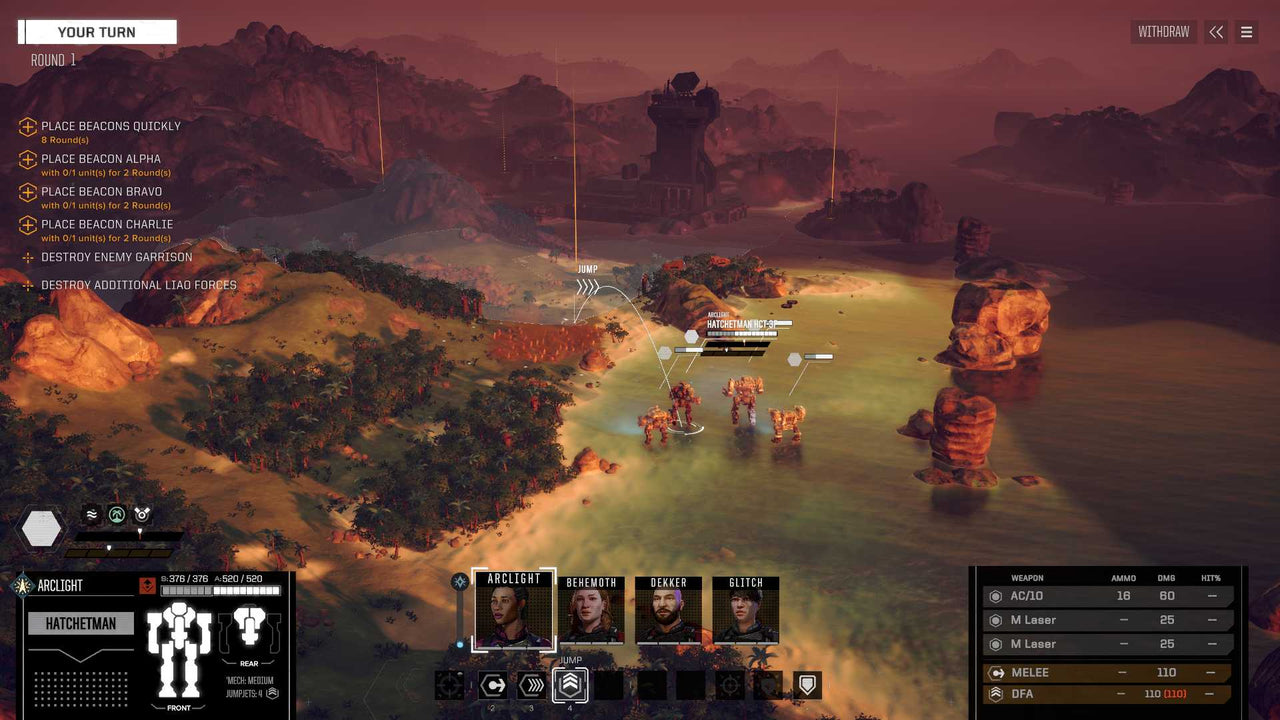This screenshot has height=720, width=1280.
Task: Click the forest terrain icon above mech panel
Action: click(118, 513)
